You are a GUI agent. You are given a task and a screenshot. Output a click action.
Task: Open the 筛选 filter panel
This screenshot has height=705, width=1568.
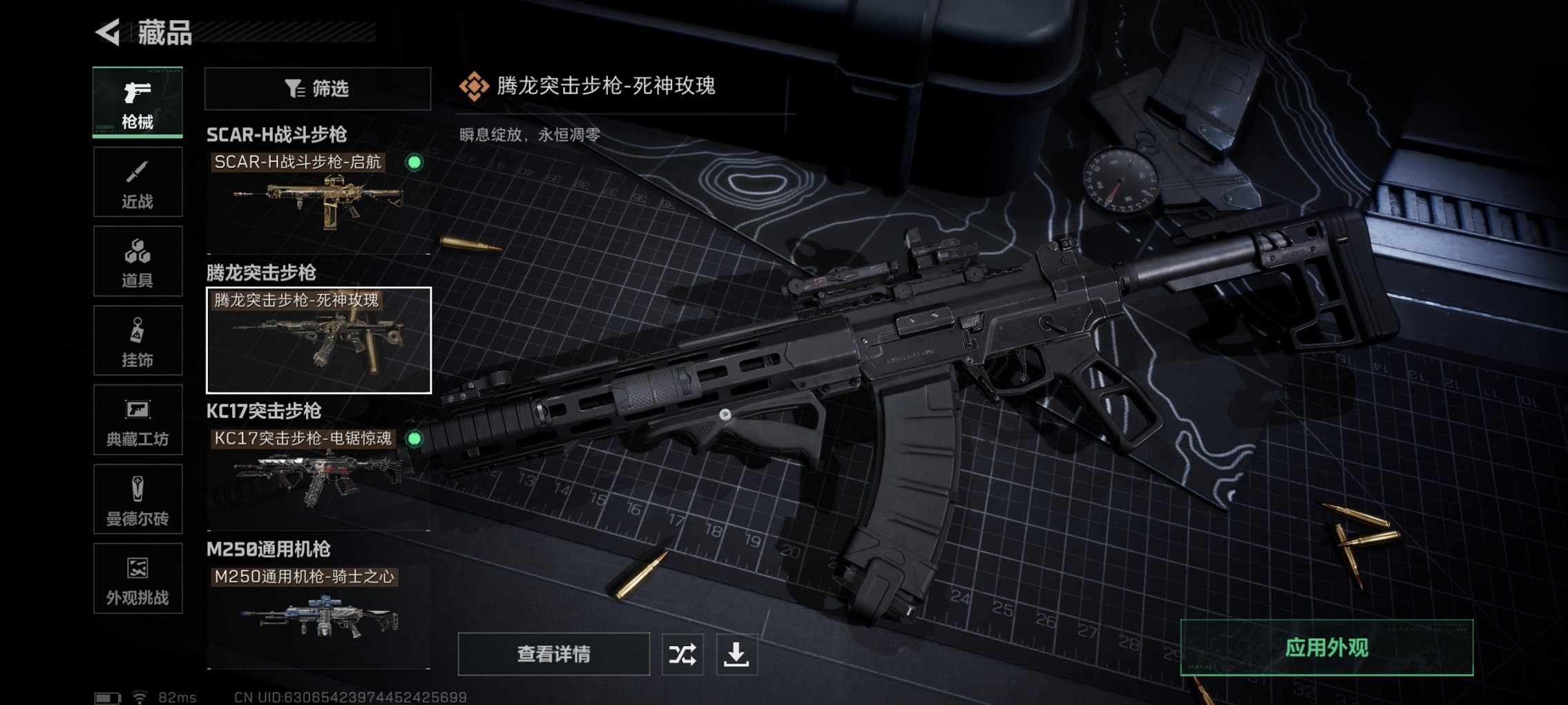tap(318, 88)
